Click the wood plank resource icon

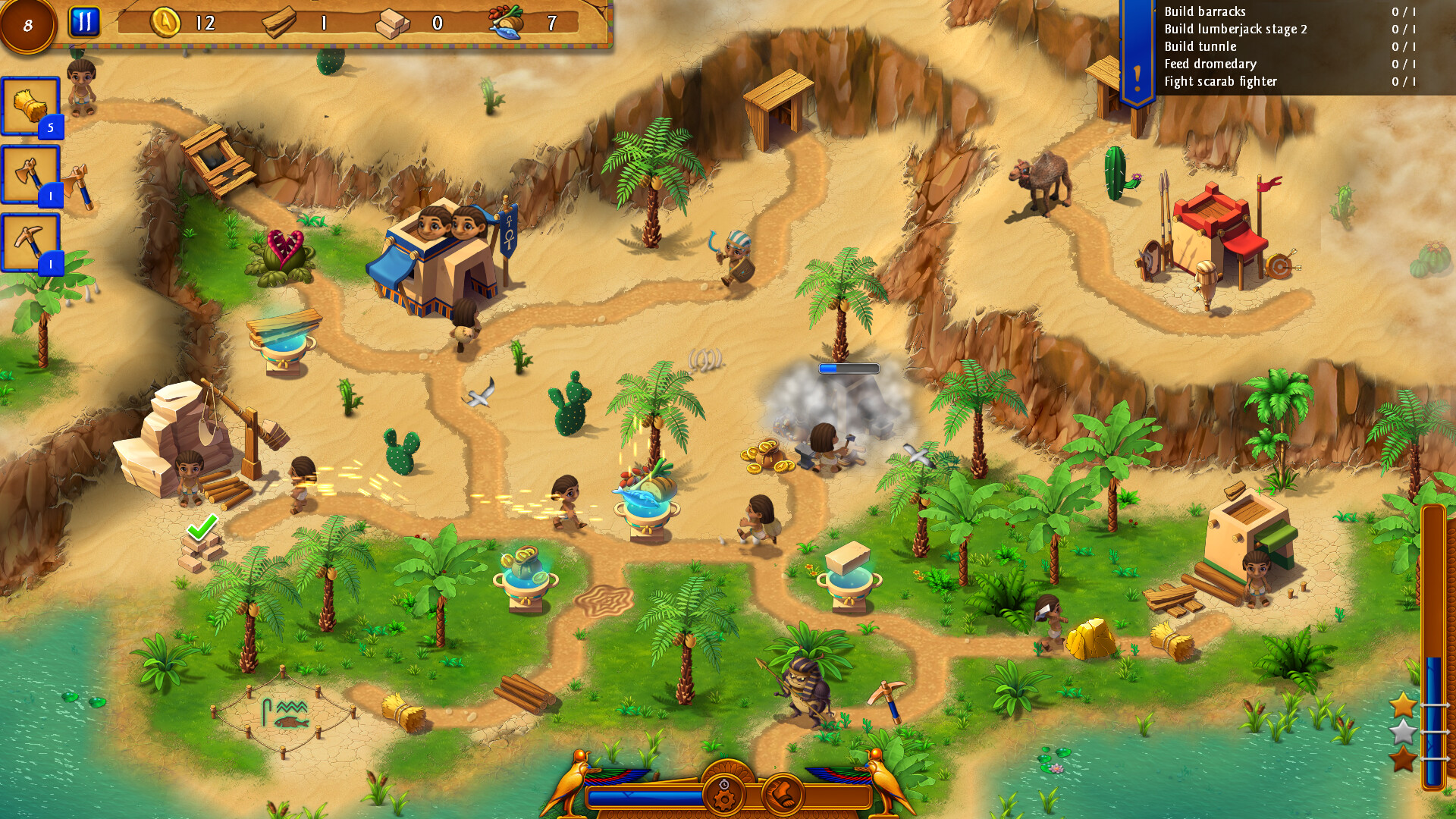tap(278, 22)
